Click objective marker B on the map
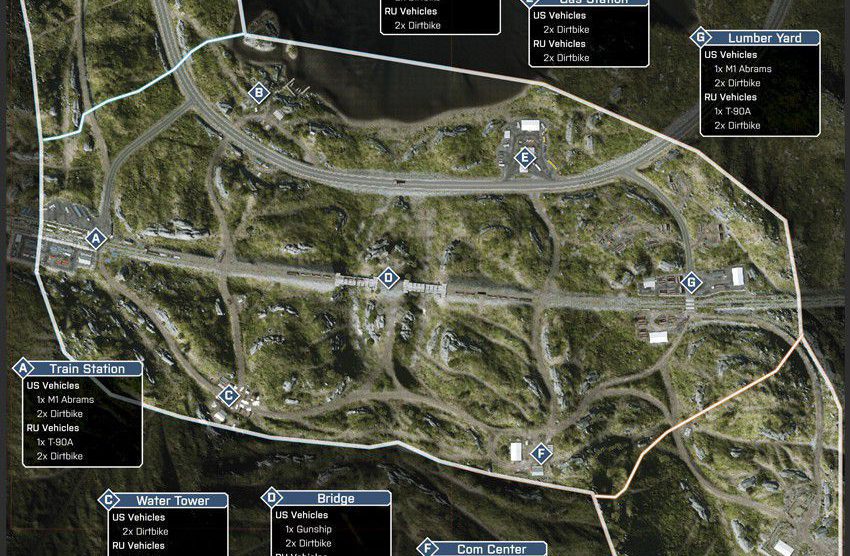 (259, 93)
